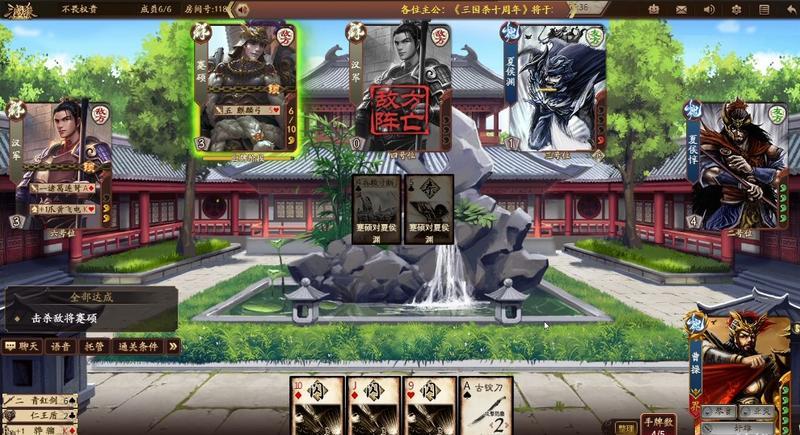800x435 pixels.
Task: Open the mail envelope icon
Action: coord(682,9)
